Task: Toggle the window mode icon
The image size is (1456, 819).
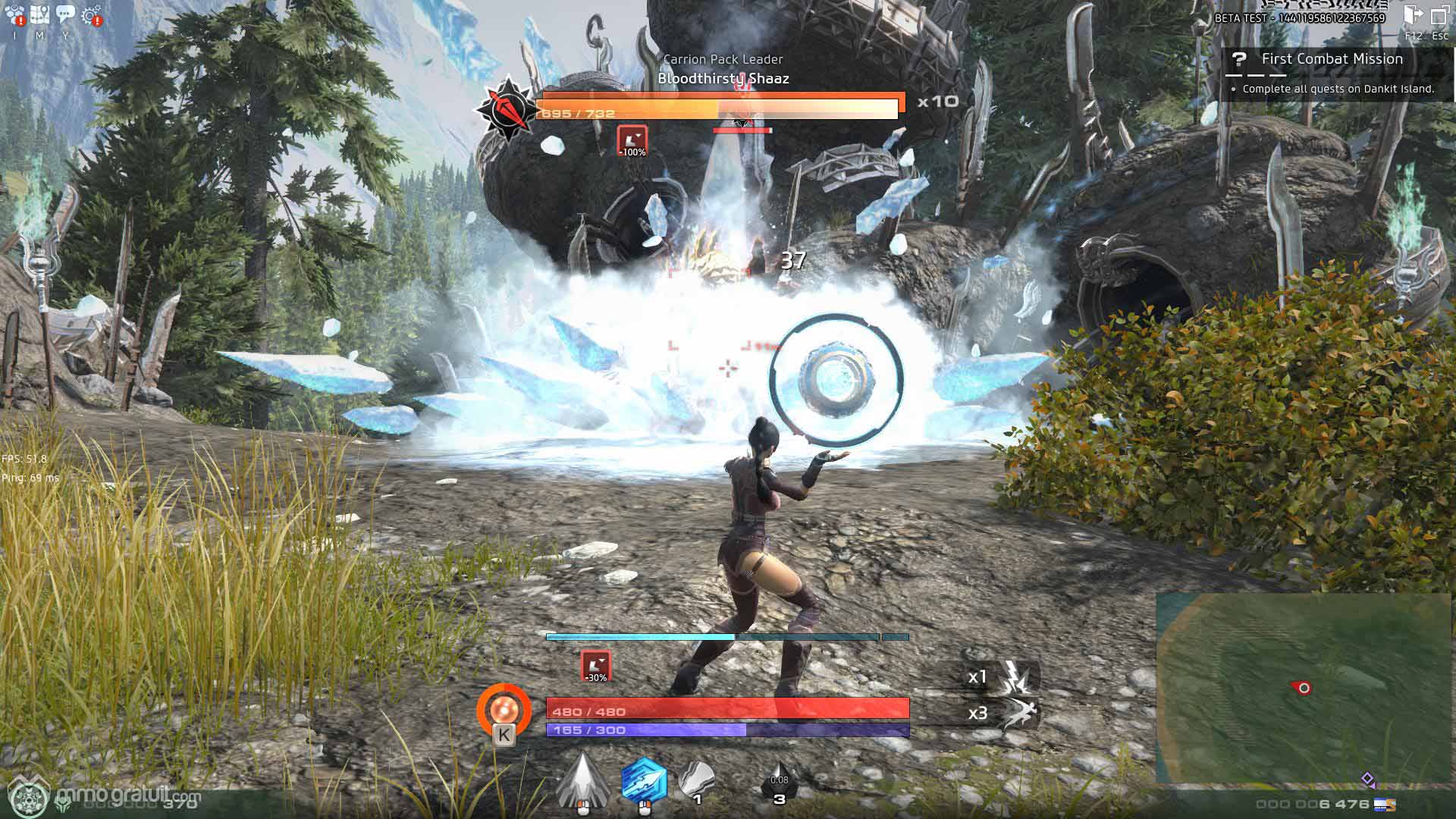Action: (1439, 16)
